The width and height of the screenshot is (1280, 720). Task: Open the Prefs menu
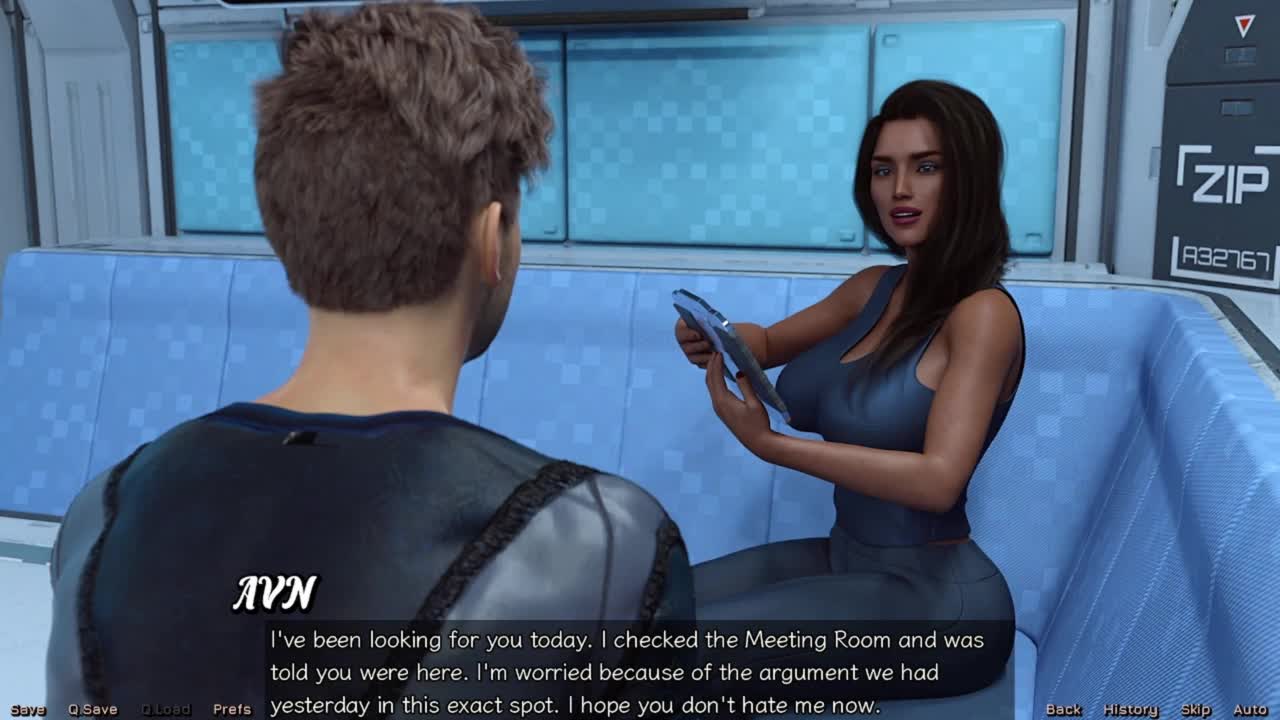232,709
